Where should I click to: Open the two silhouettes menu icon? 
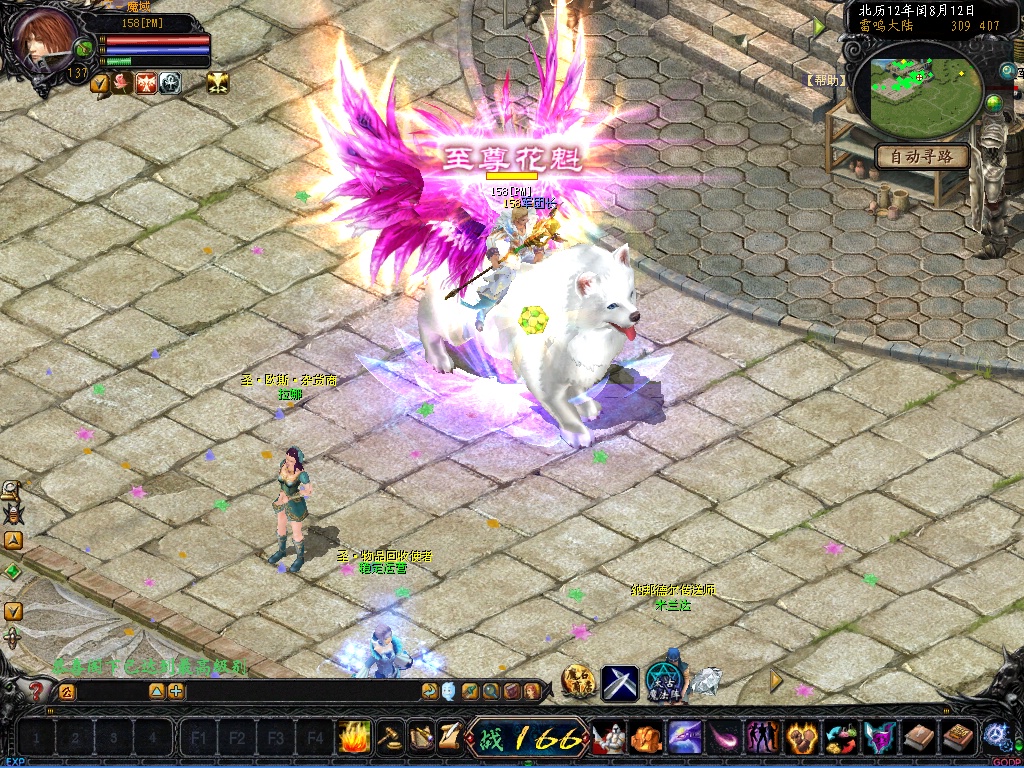click(x=764, y=738)
